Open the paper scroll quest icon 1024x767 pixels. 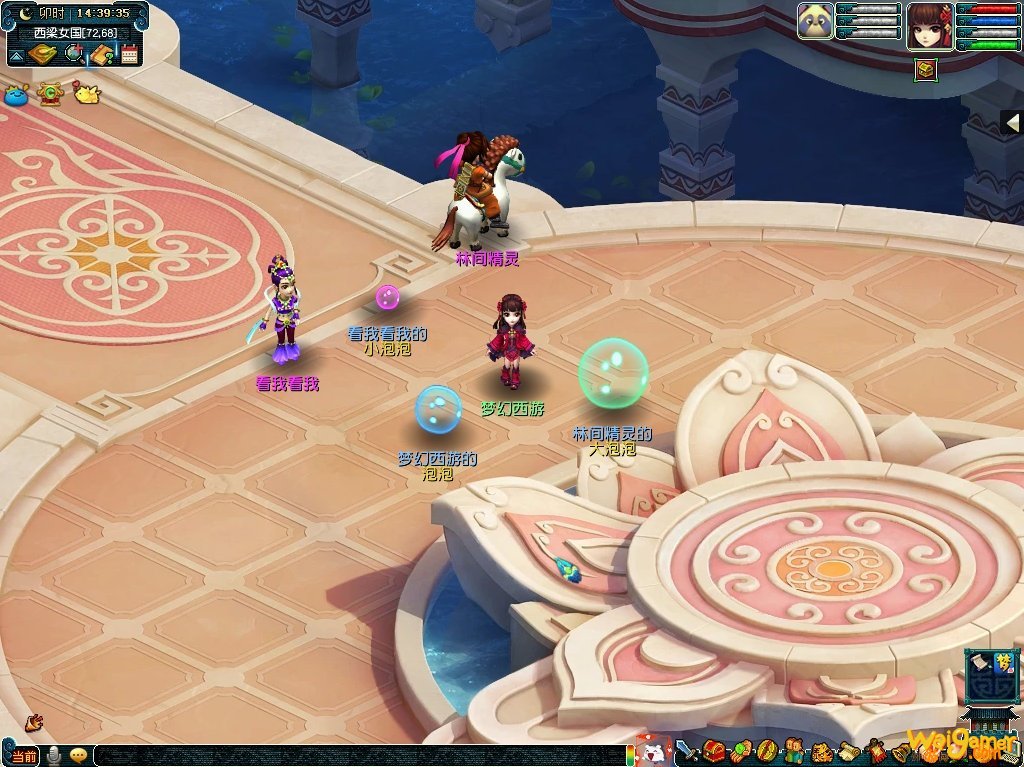click(x=848, y=751)
